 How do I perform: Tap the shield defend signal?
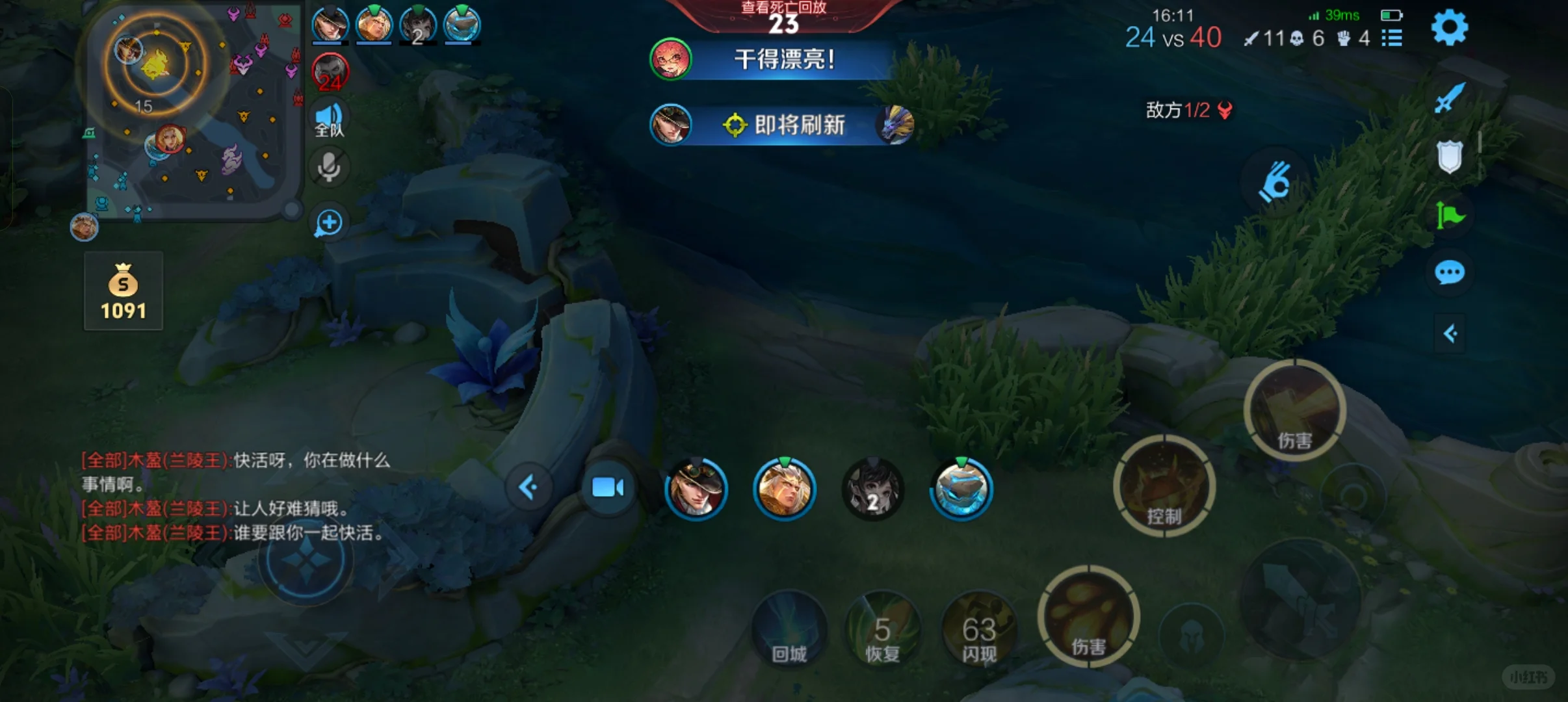pyautogui.click(x=1450, y=157)
